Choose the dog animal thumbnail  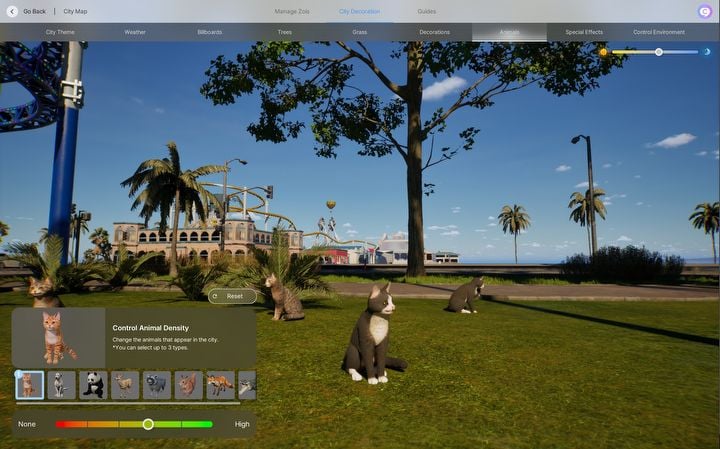(x=61, y=385)
